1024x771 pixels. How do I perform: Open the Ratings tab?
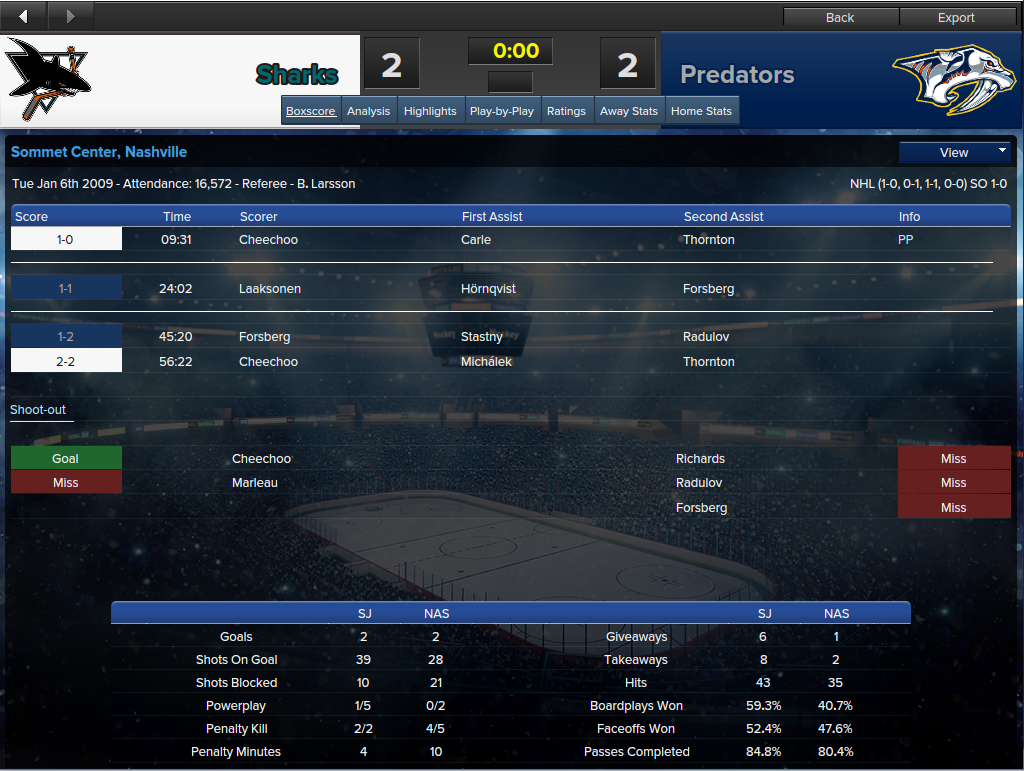pos(566,111)
